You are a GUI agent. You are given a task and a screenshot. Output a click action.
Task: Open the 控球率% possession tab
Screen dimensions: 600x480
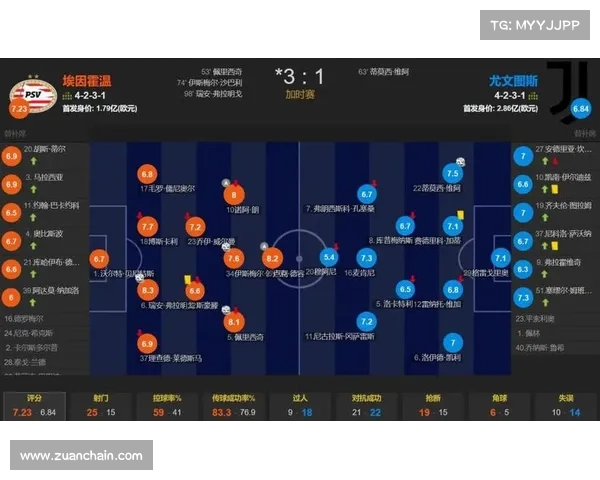(x=166, y=405)
